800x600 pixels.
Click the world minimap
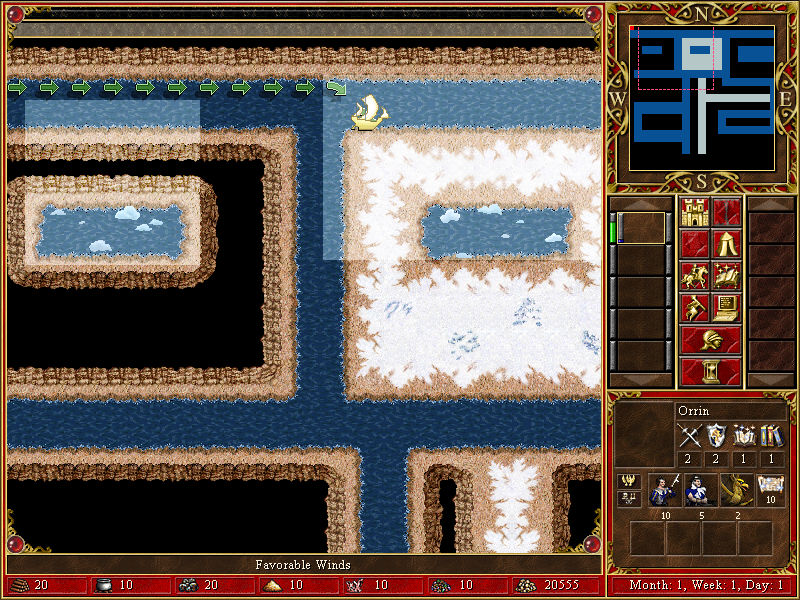click(702, 90)
